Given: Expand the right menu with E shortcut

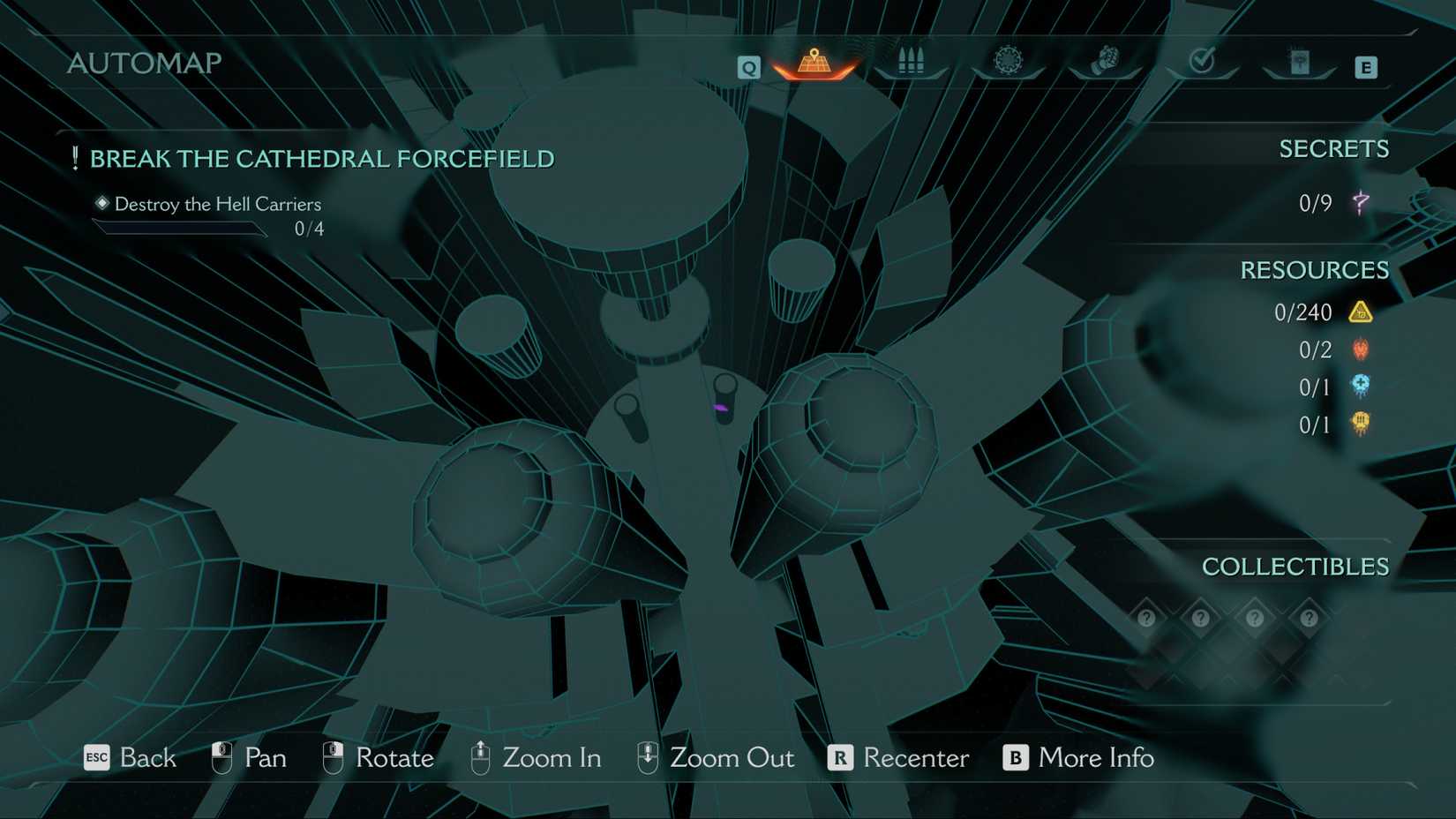Looking at the screenshot, I should pos(1366,65).
